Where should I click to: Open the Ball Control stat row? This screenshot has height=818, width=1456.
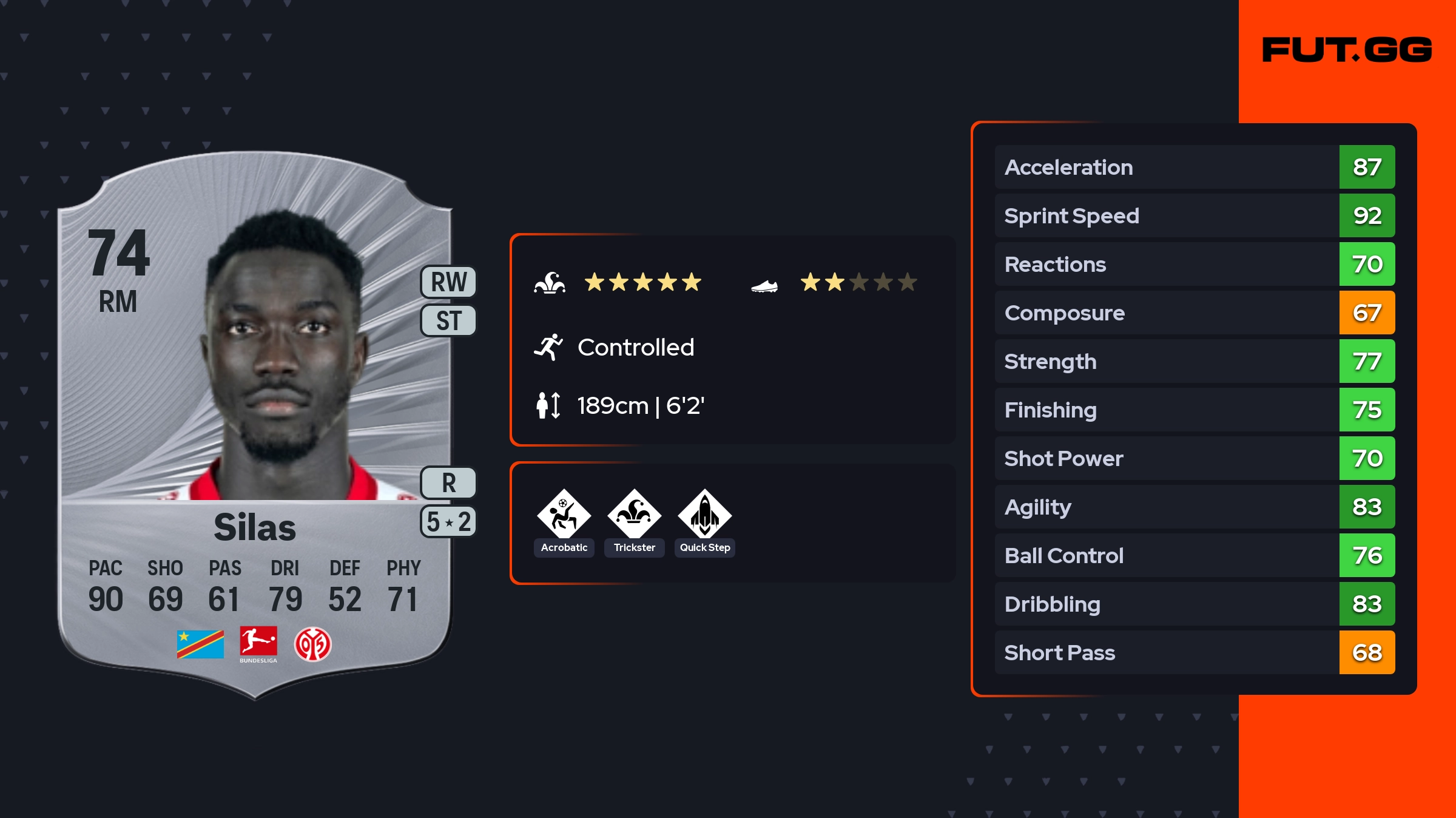(1195, 555)
